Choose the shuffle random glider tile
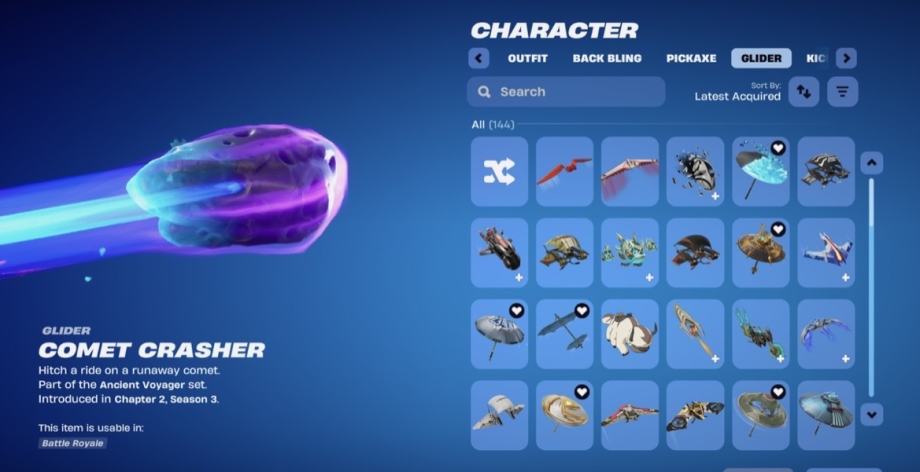 tap(499, 171)
